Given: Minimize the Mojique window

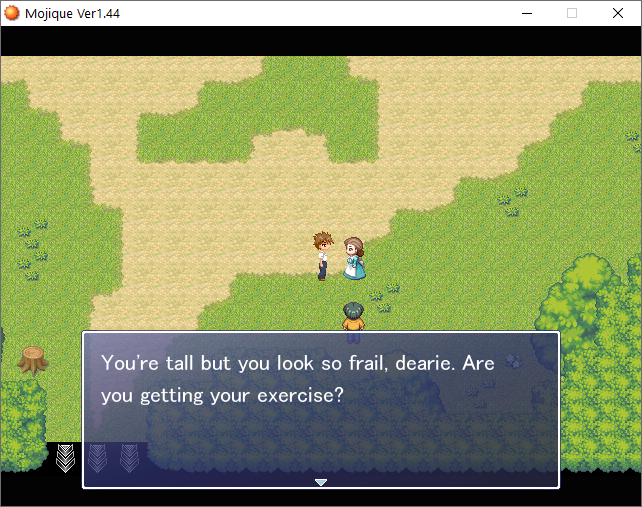Looking at the screenshot, I should (527, 13).
